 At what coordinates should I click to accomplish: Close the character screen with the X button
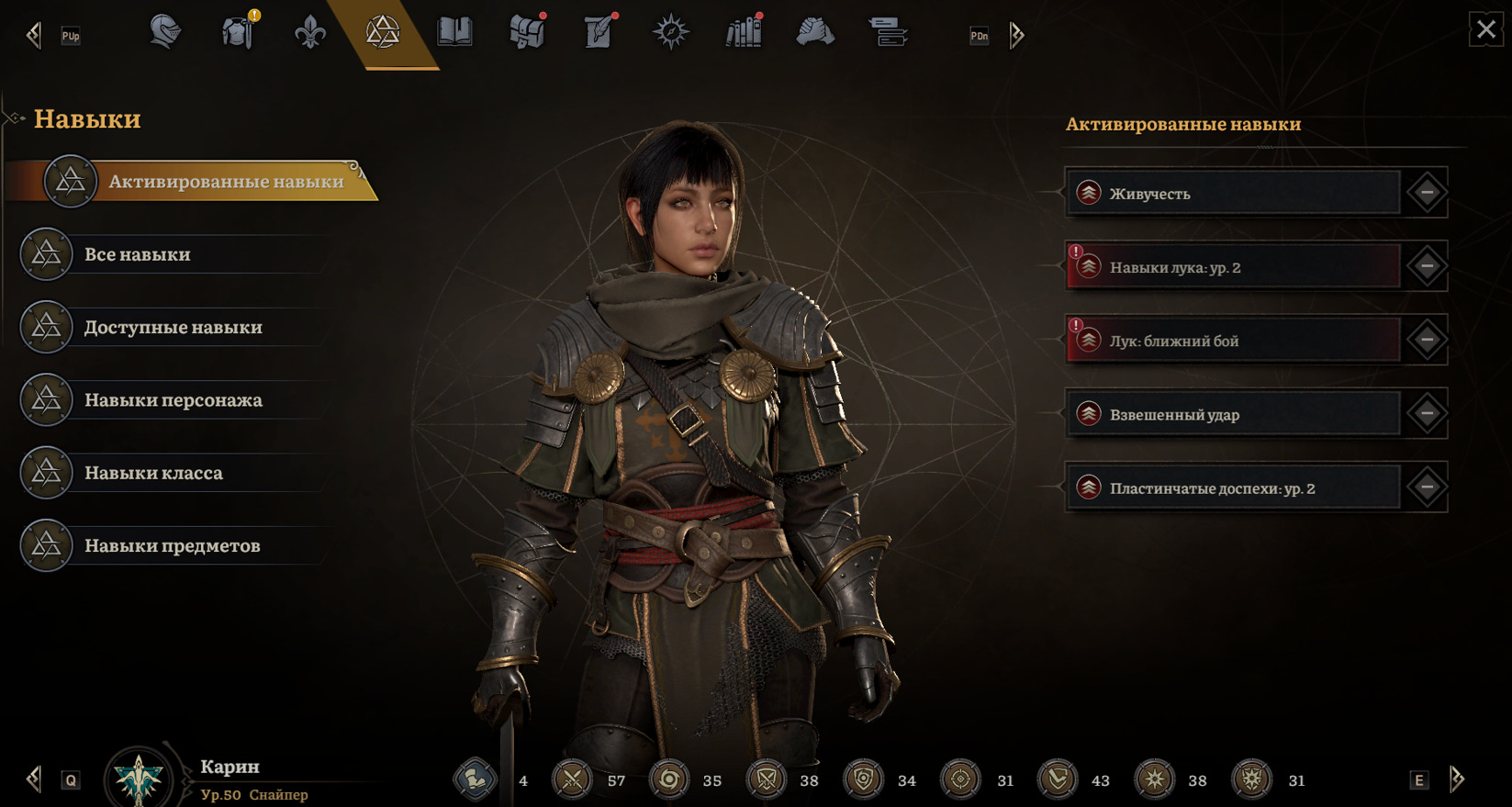click(1485, 29)
